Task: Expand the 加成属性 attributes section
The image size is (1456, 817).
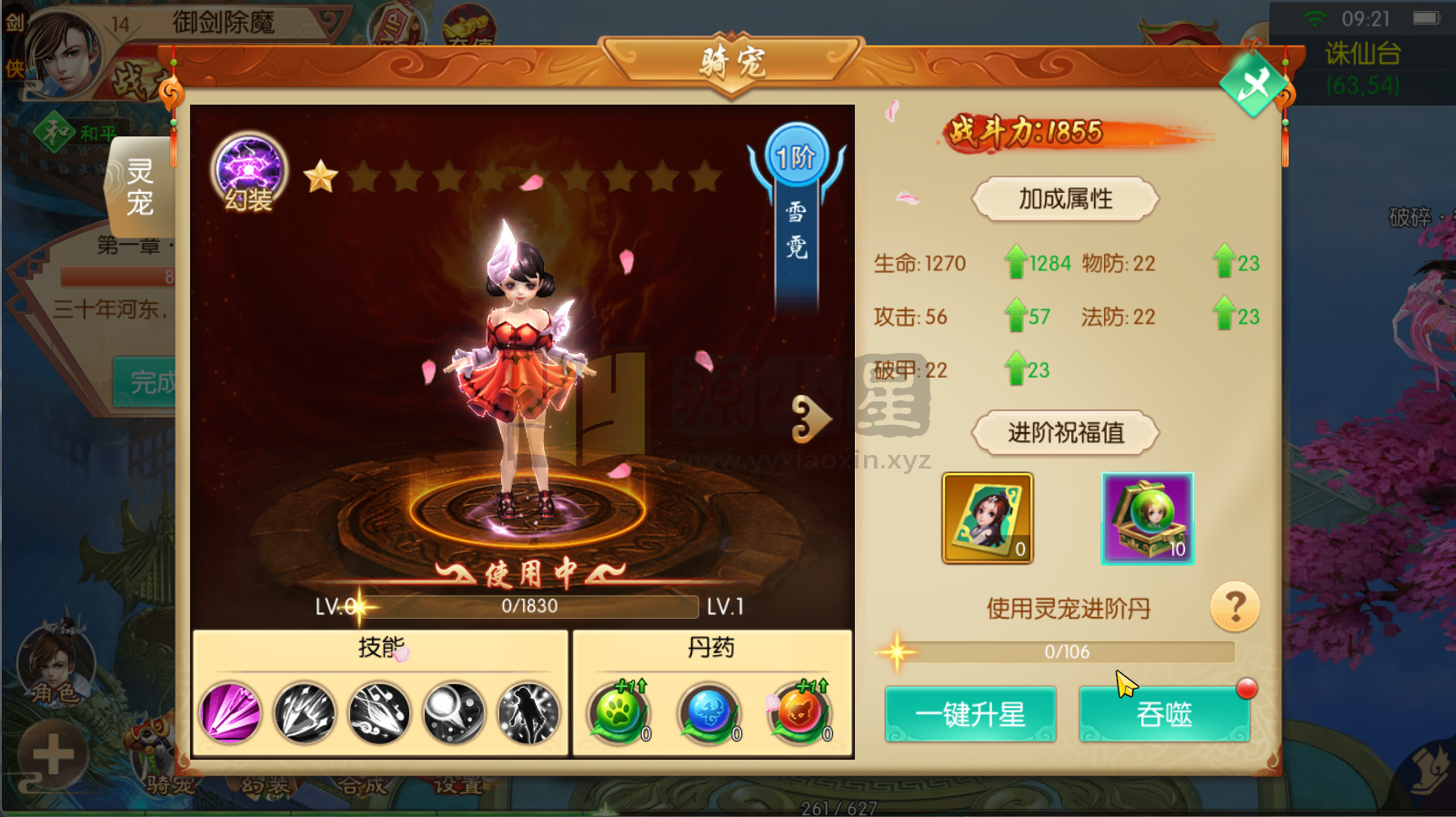Action: (1064, 198)
